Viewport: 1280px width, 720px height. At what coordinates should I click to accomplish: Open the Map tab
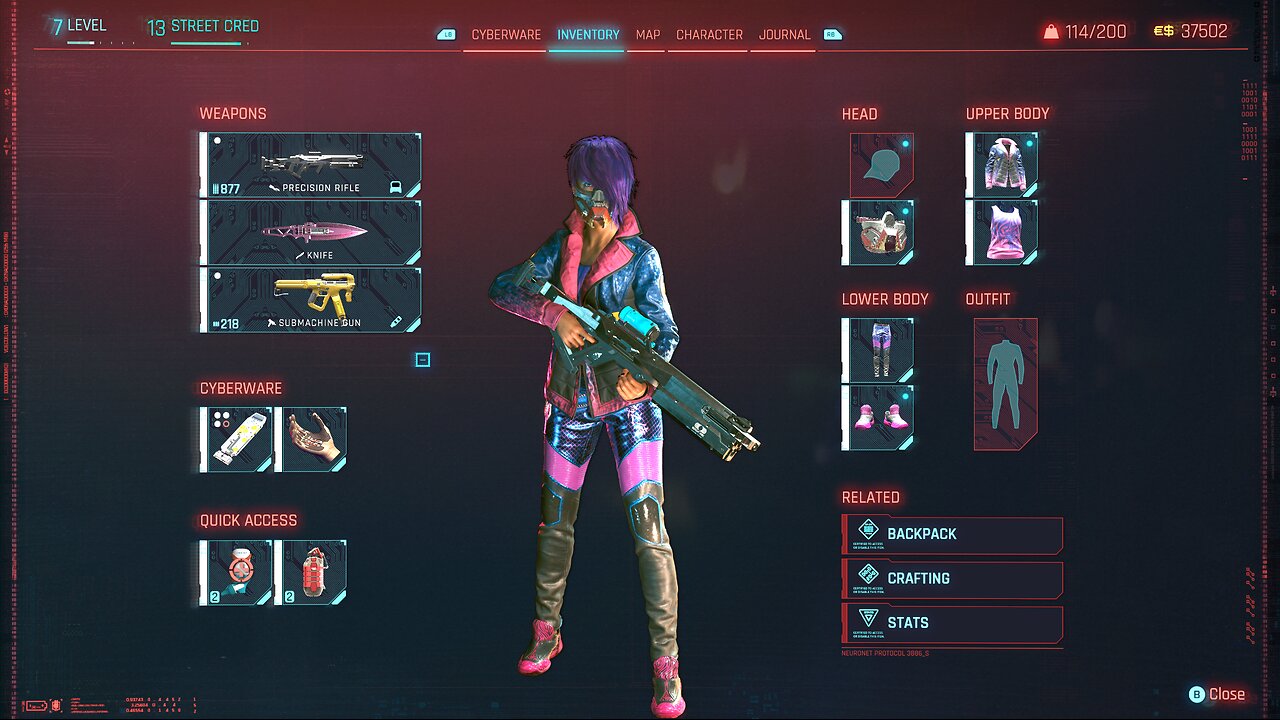tap(648, 34)
